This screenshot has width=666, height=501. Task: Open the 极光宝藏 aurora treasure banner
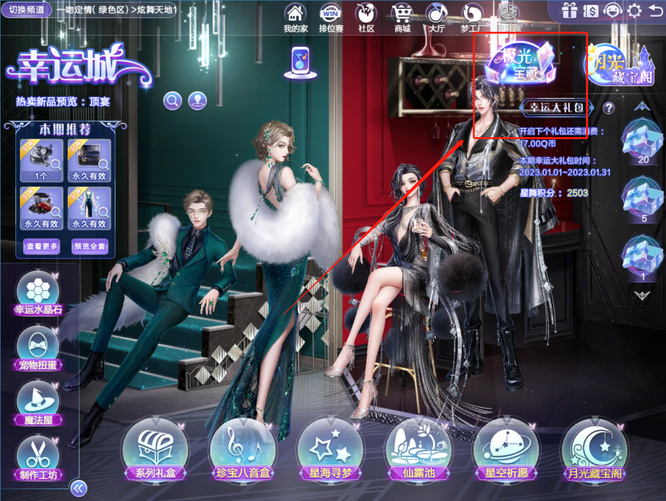(x=517, y=61)
